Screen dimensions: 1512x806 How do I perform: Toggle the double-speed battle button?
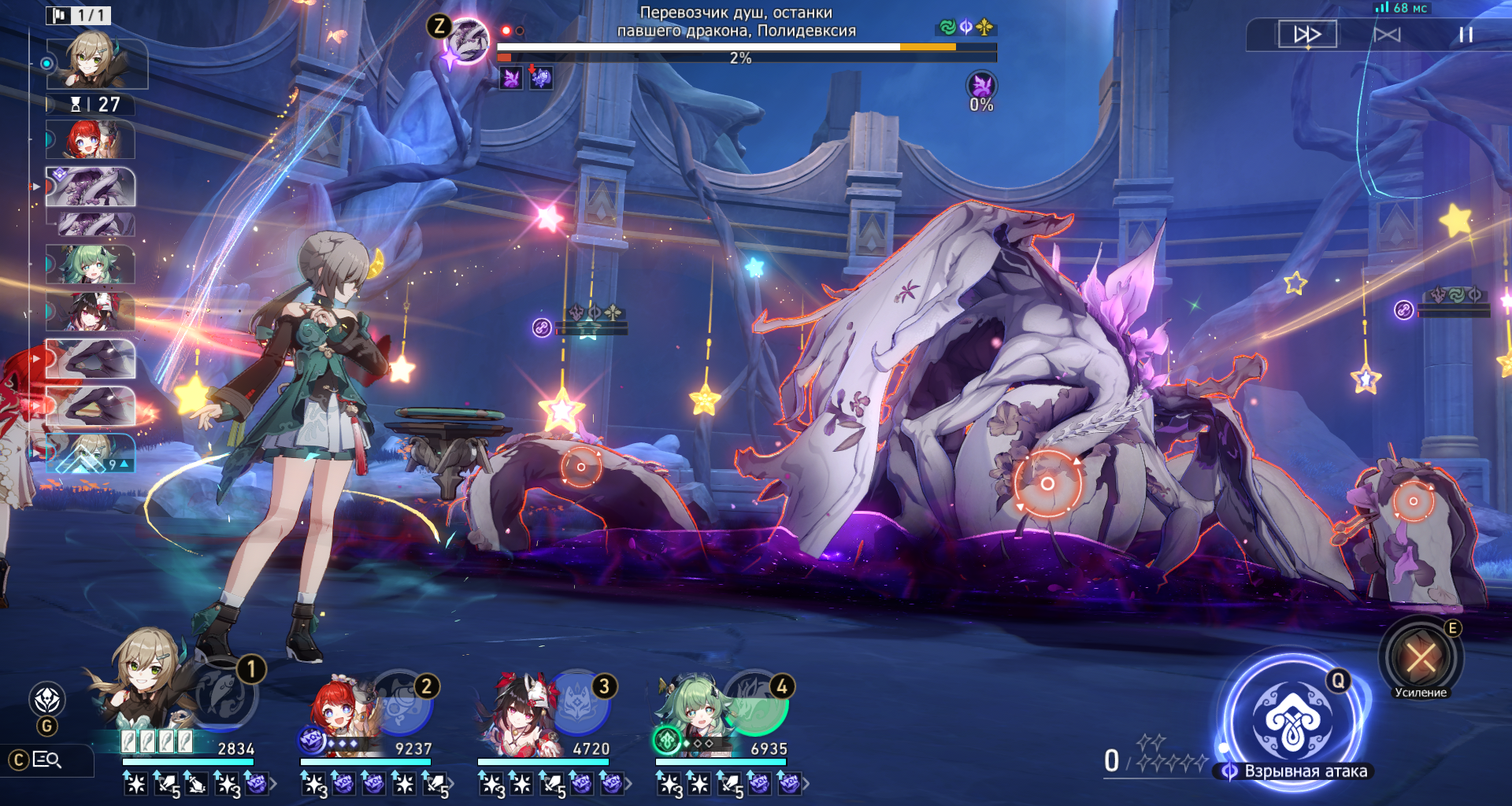click(1307, 35)
